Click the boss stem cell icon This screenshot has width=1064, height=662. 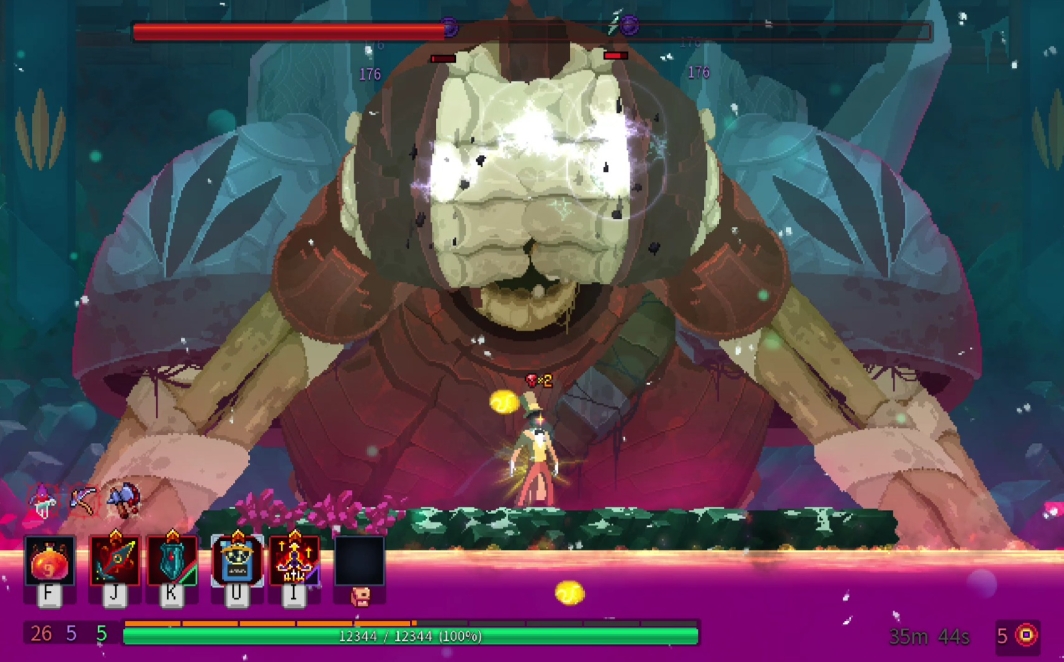tap(1026, 635)
